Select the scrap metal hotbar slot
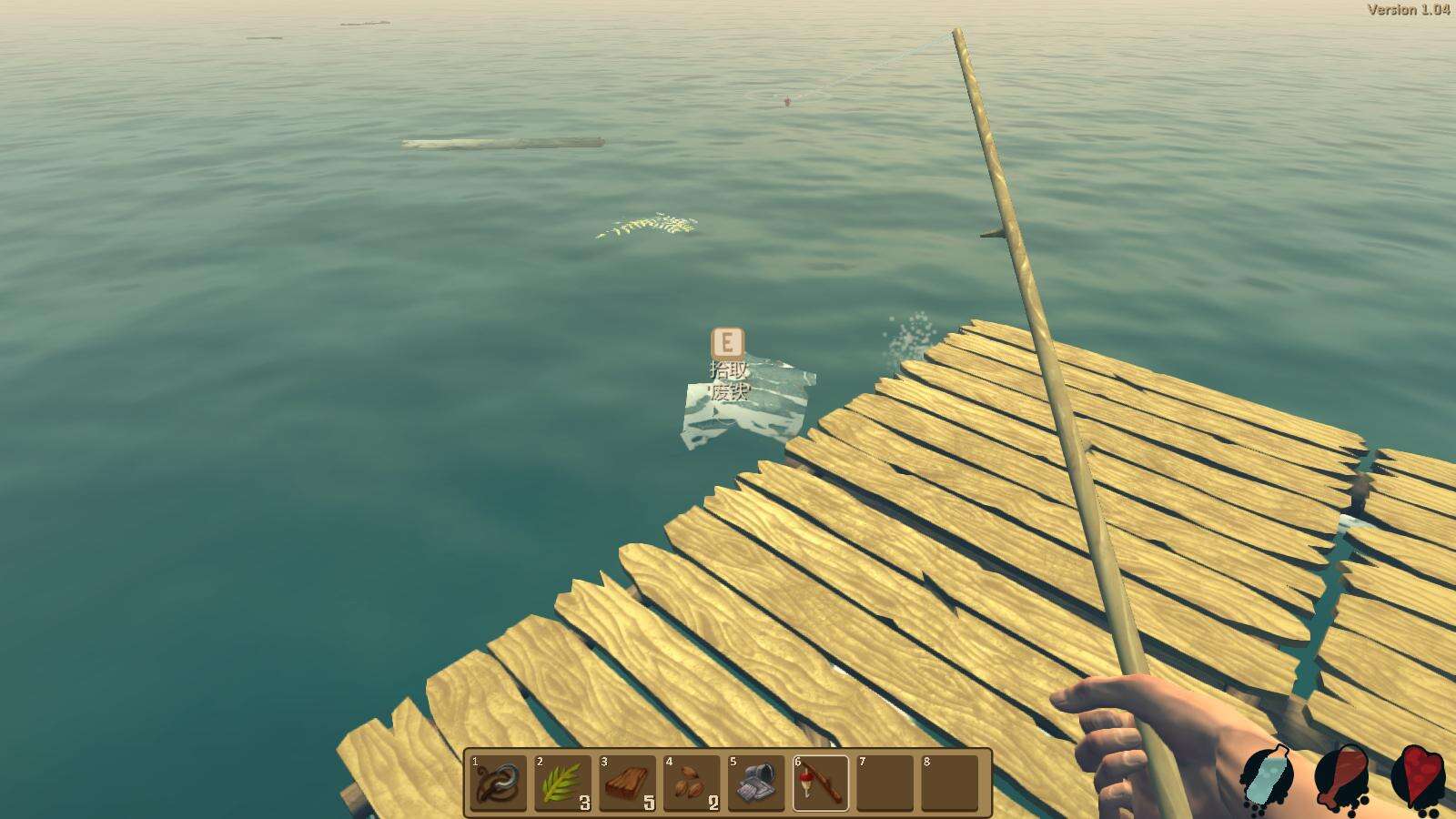The width and height of the screenshot is (1456, 819). pyautogui.click(x=756, y=783)
